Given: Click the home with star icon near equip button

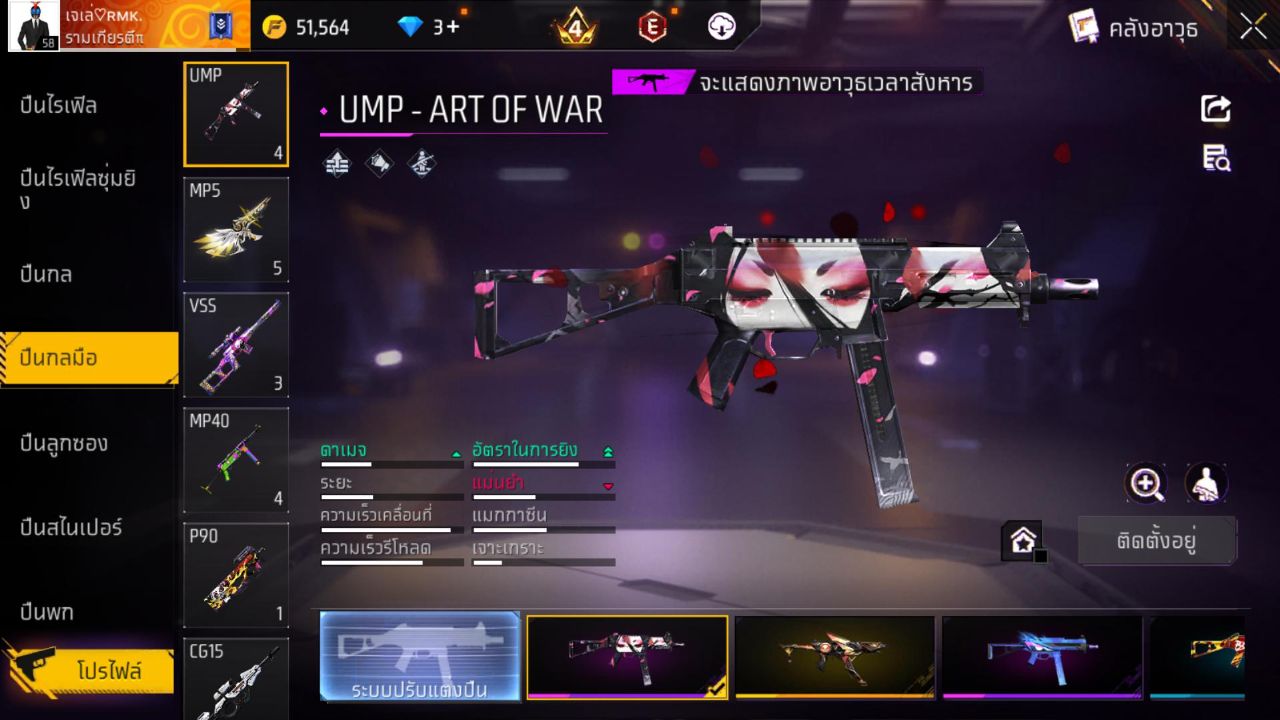Looking at the screenshot, I should [1023, 539].
